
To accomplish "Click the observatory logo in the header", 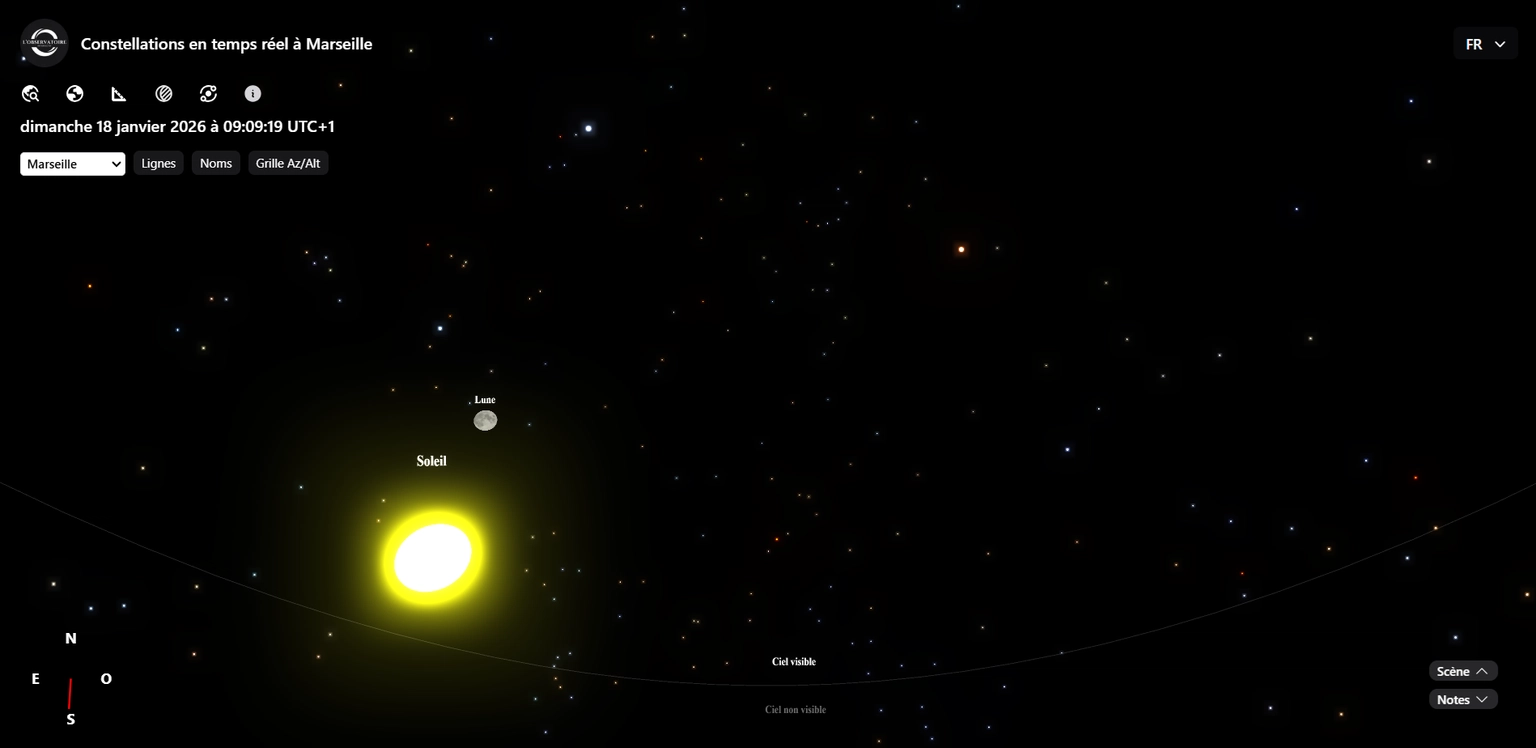I will click(44, 42).
